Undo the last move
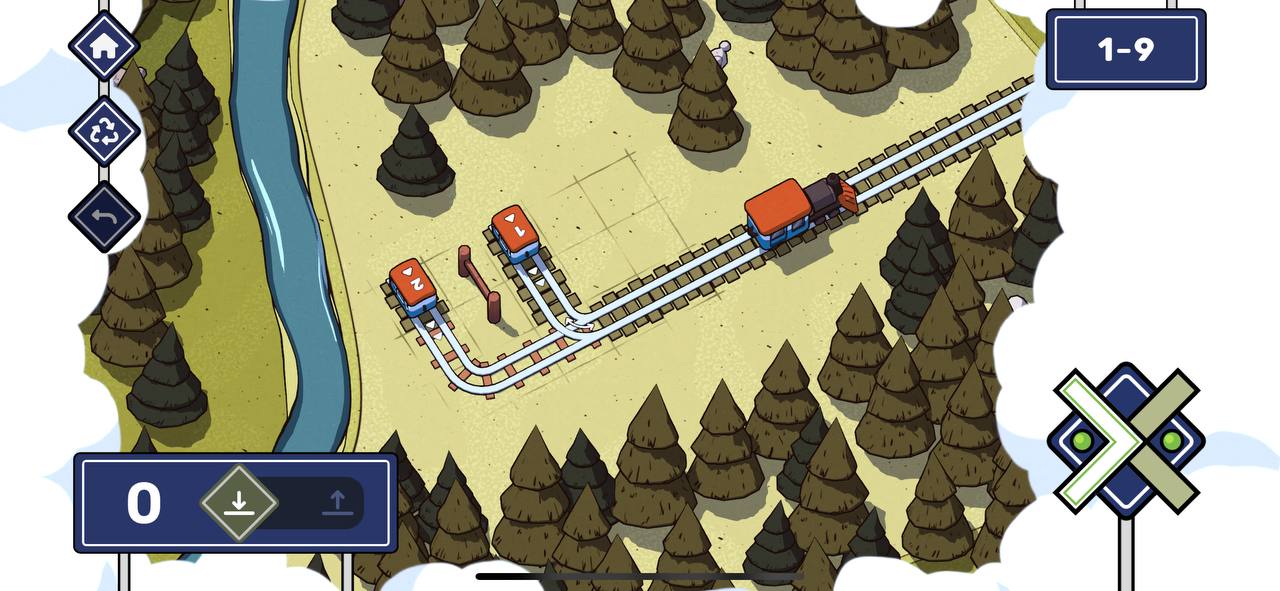Viewport: 1280px width, 591px height. coord(104,216)
